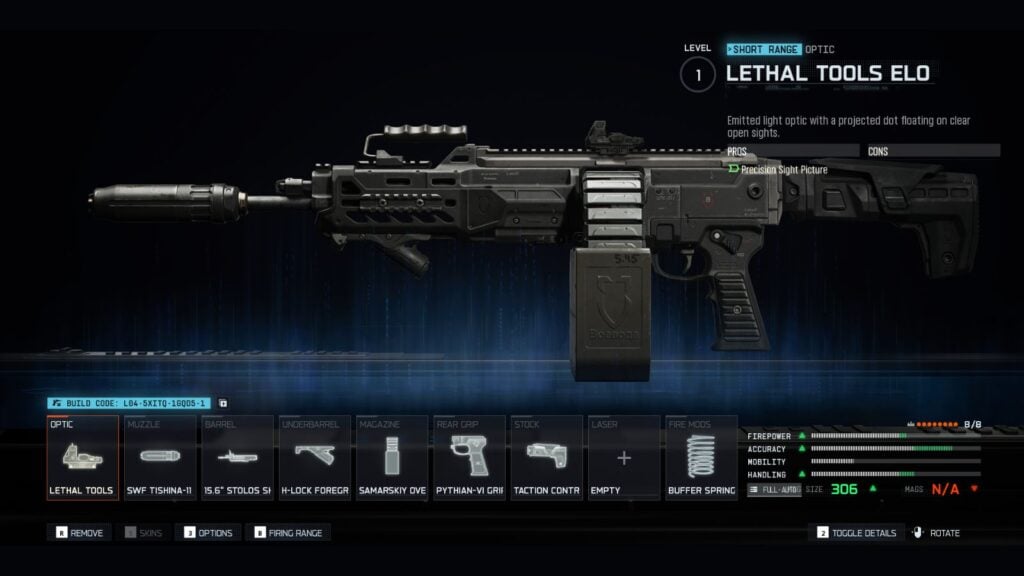Viewport: 1024px width, 576px height.
Task: Enter the Firing Range
Action: coord(288,533)
